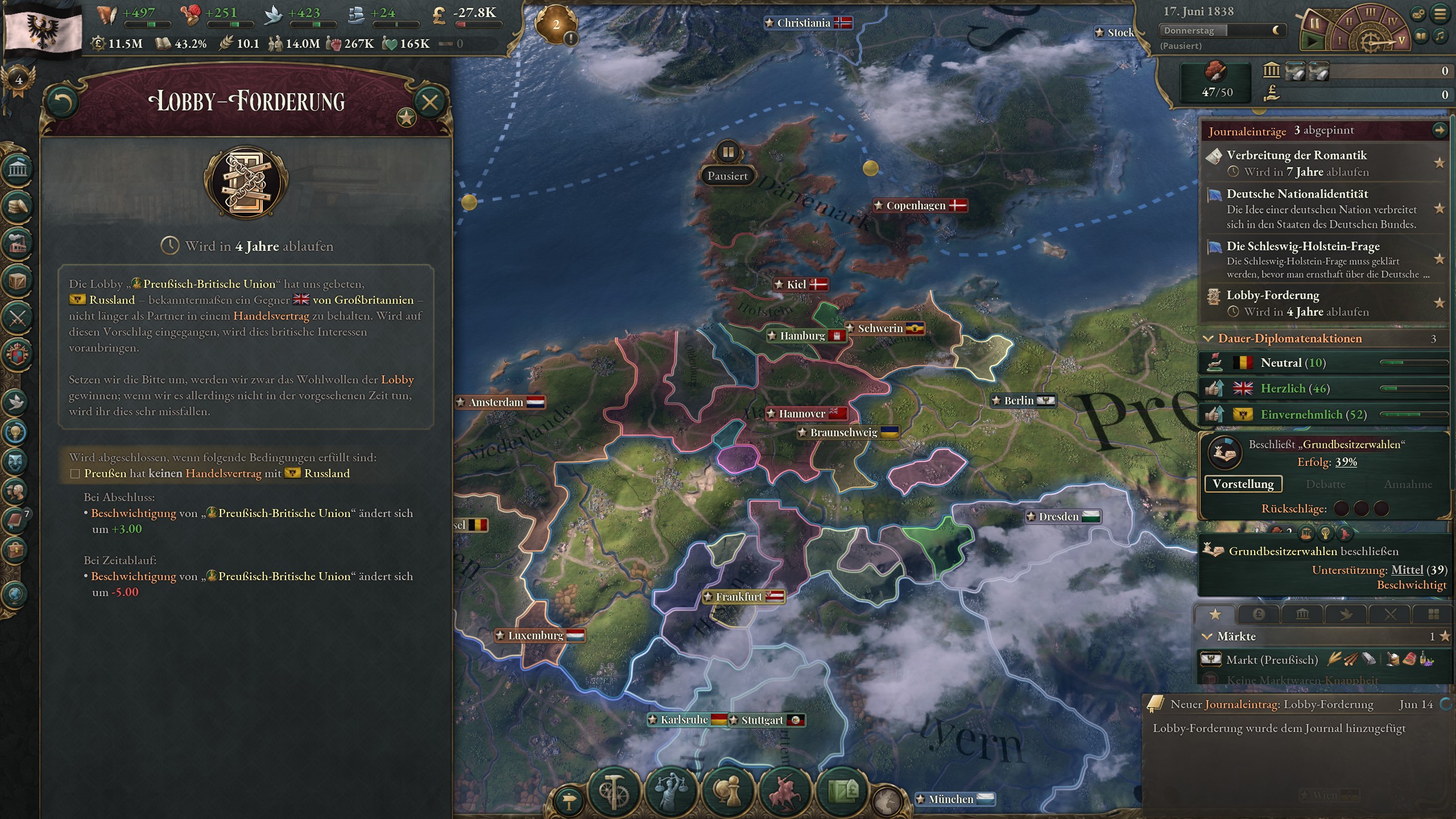This screenshot has width=1456, height=819.
Task: Click the Handelsvertrag condition checkbox
Action: click(76, 473)
